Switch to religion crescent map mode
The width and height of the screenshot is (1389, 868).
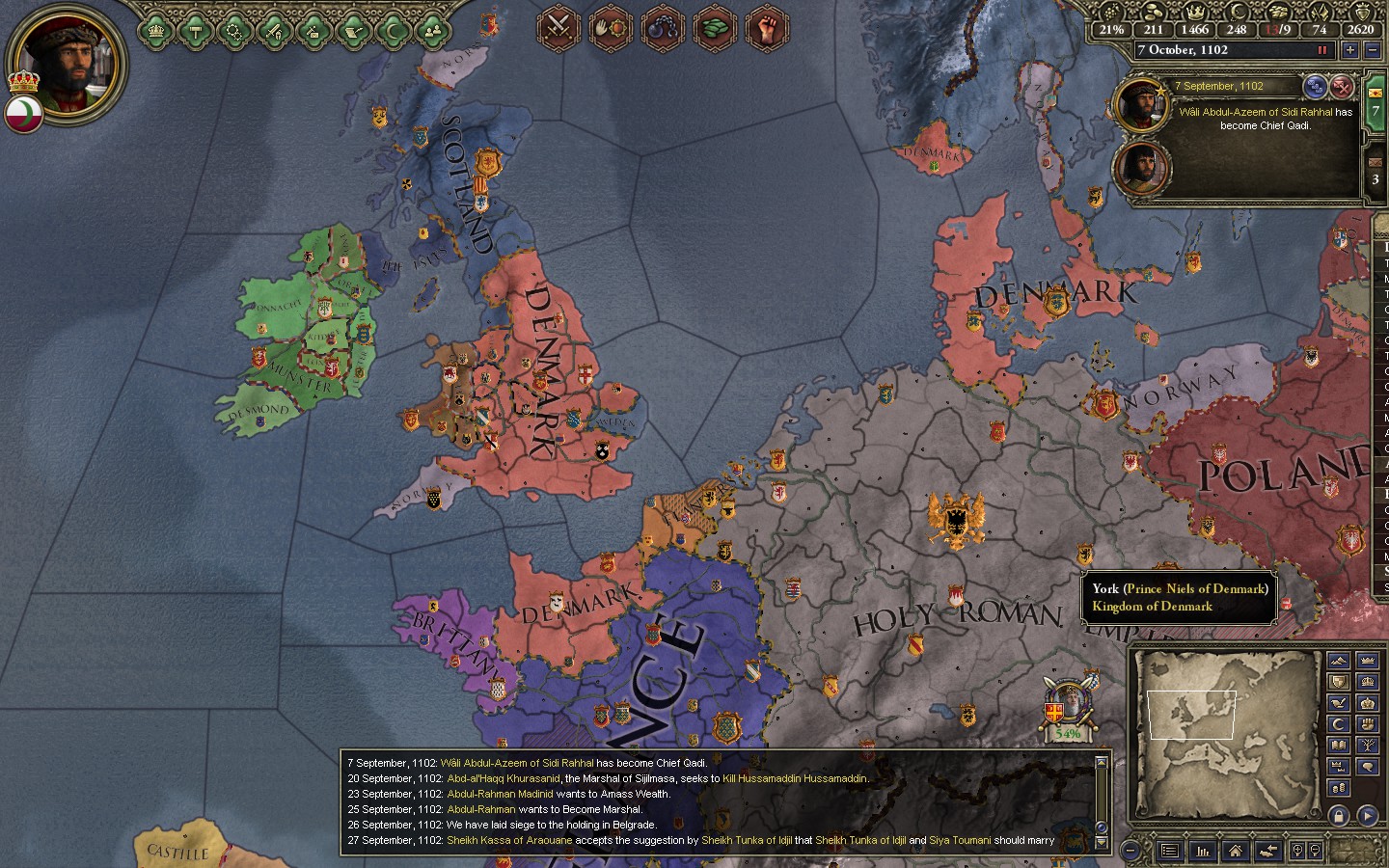[x=1338, y=724]
